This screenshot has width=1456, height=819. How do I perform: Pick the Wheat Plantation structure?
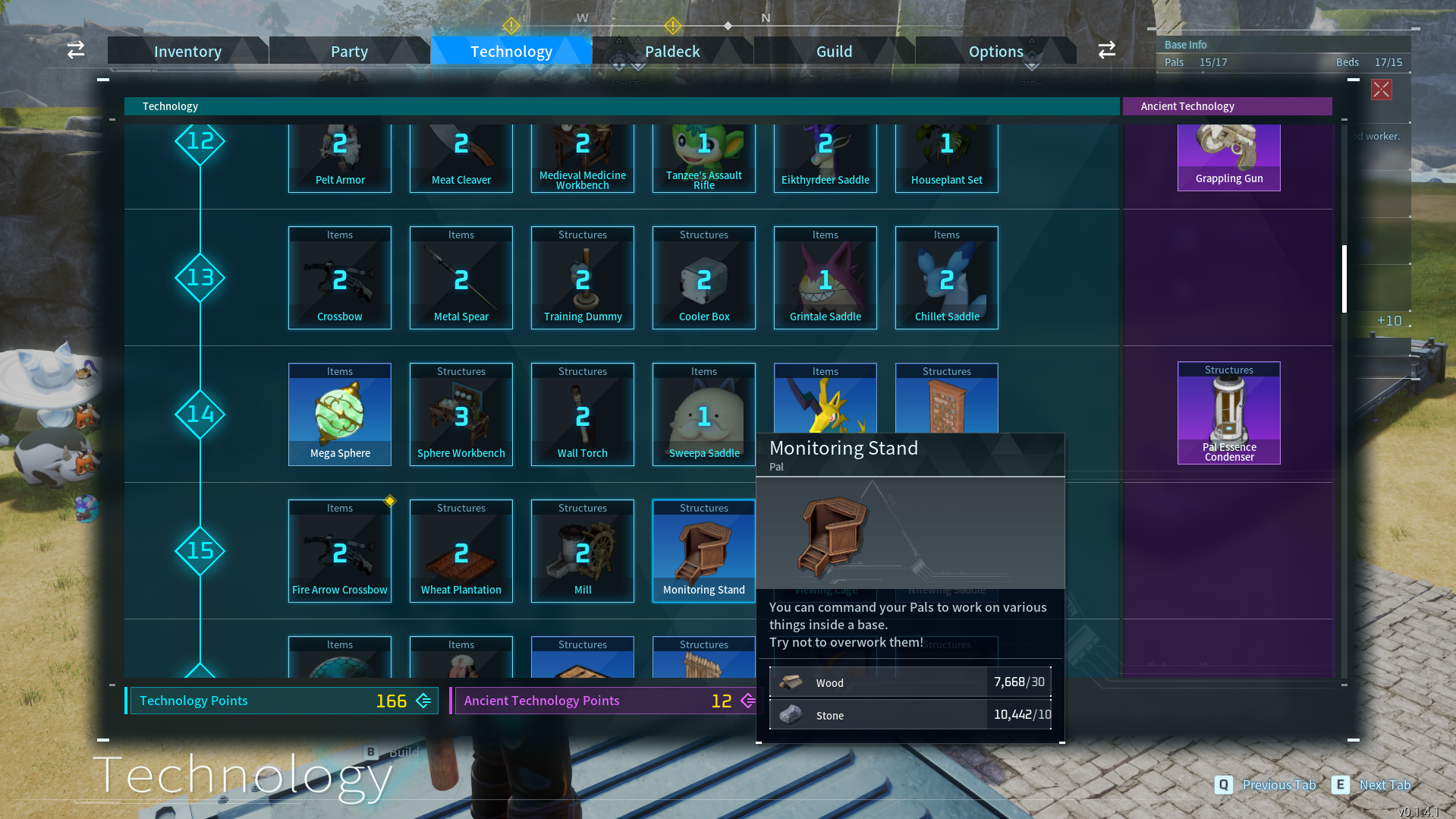click(461, 552)
